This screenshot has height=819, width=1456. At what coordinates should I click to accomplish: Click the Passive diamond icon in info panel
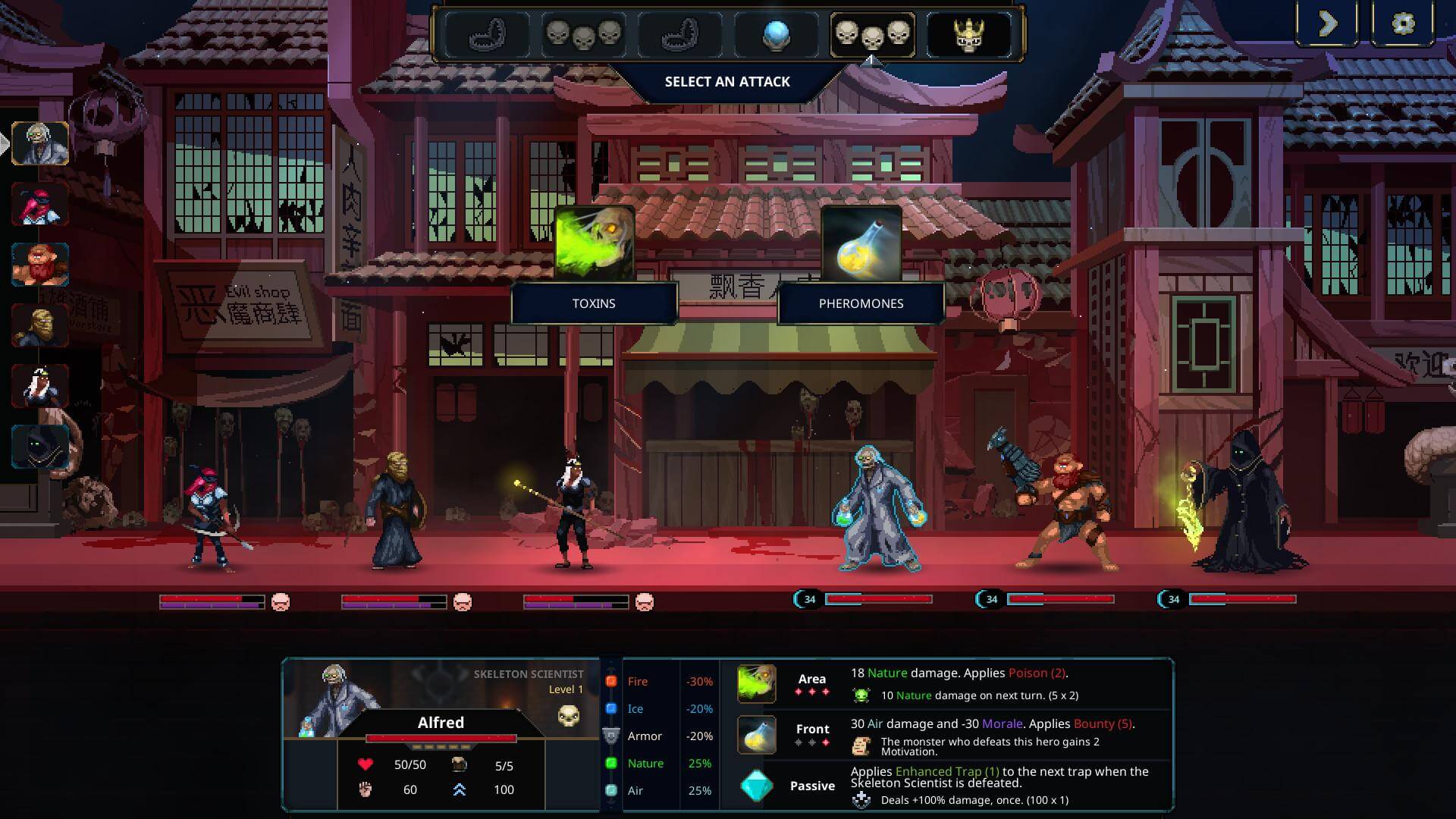756,786
